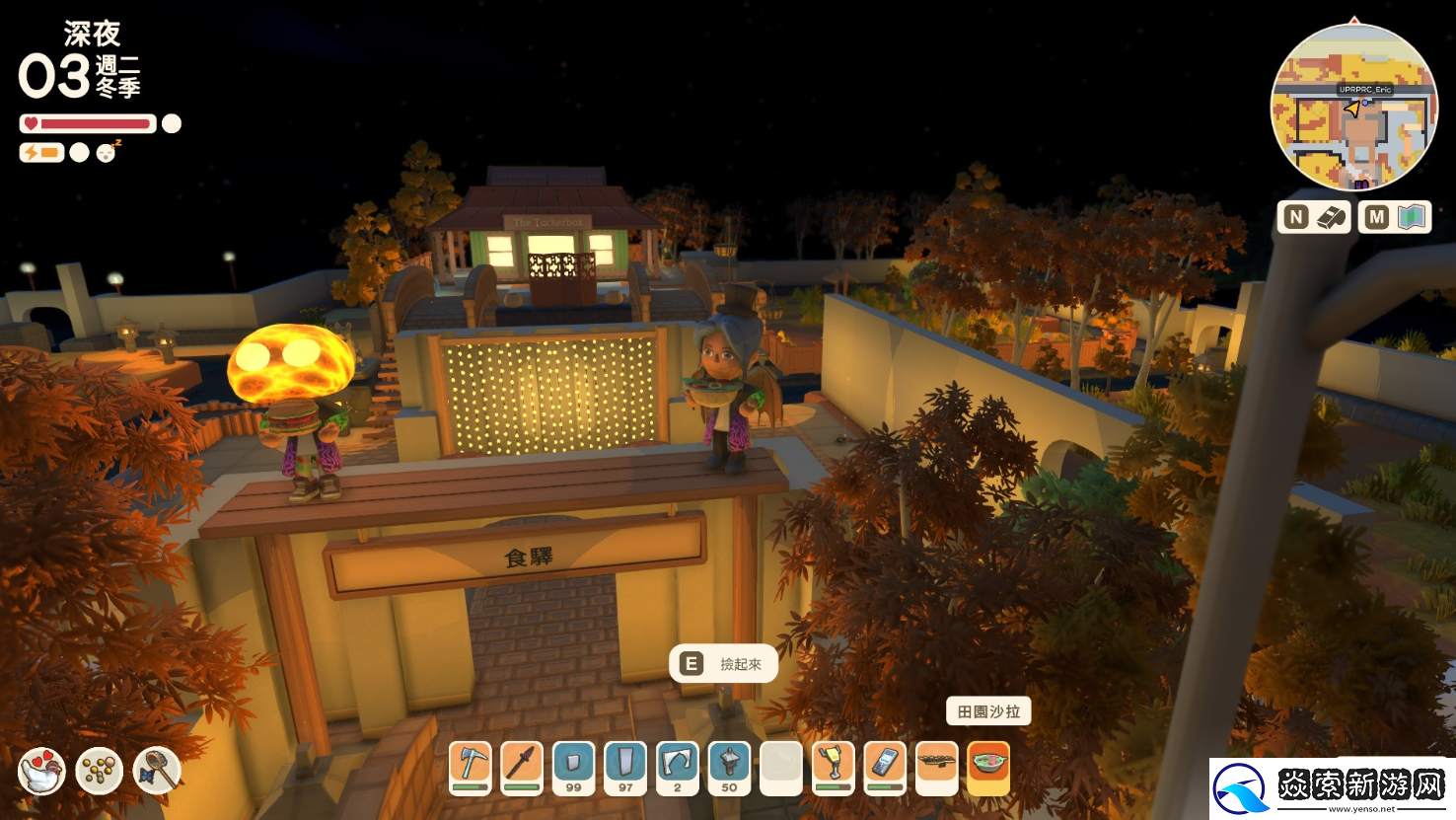Select the pickaxe in the hotbar
The width and height of the screenshot is (1456, 820).
471,767
